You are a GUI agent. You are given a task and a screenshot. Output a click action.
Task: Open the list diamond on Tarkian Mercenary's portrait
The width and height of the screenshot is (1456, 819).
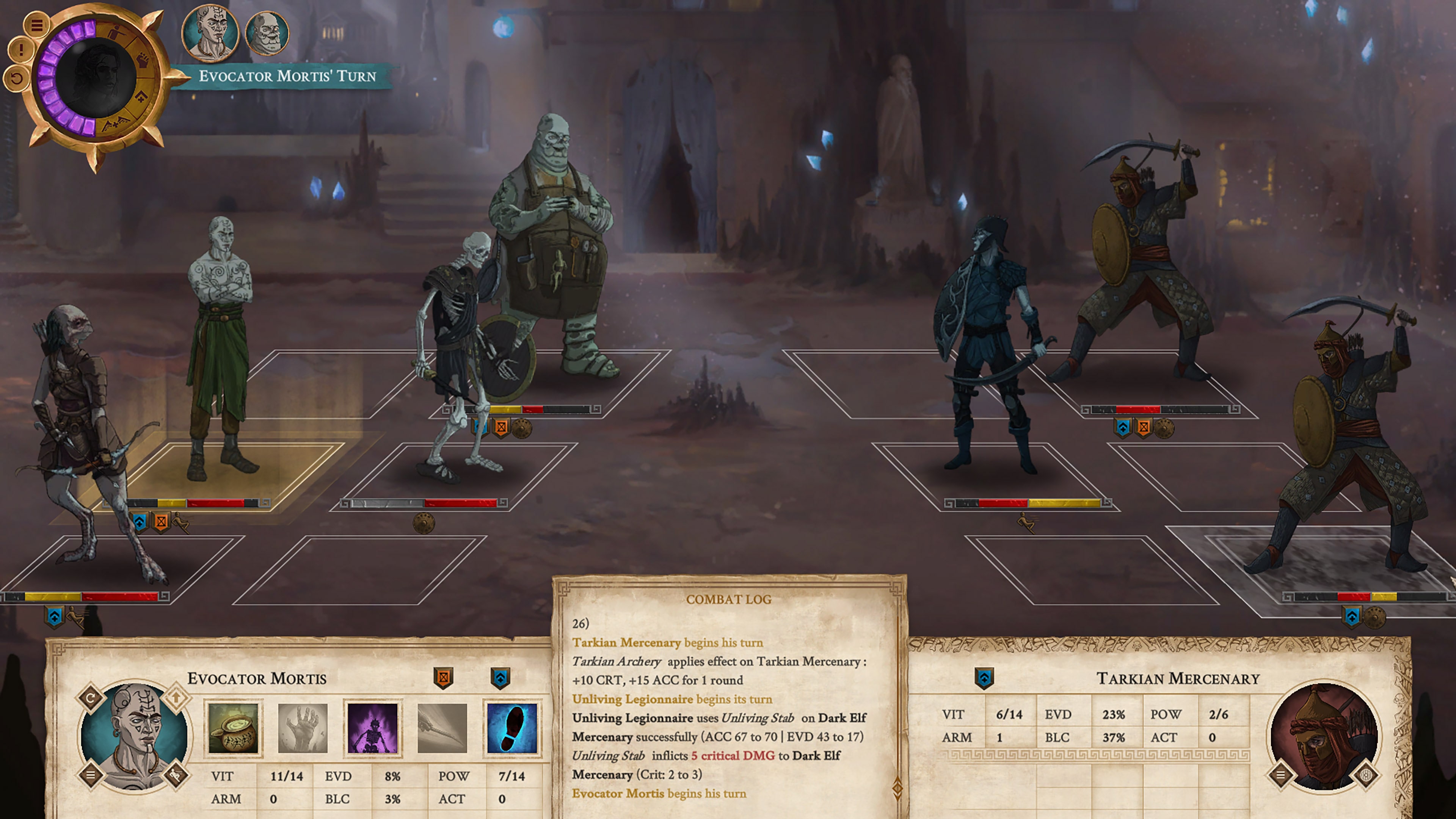coord(1281,775)
